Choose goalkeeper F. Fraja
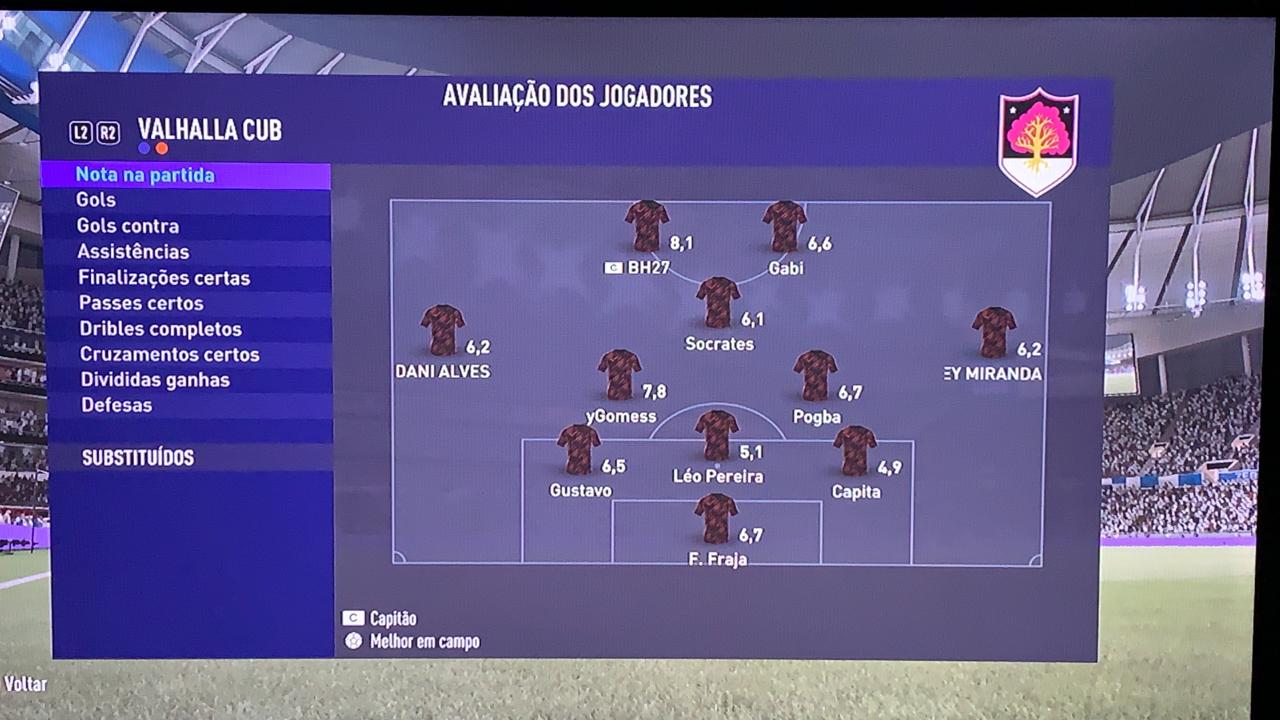The image size is (1280, 720). point(716,518)
